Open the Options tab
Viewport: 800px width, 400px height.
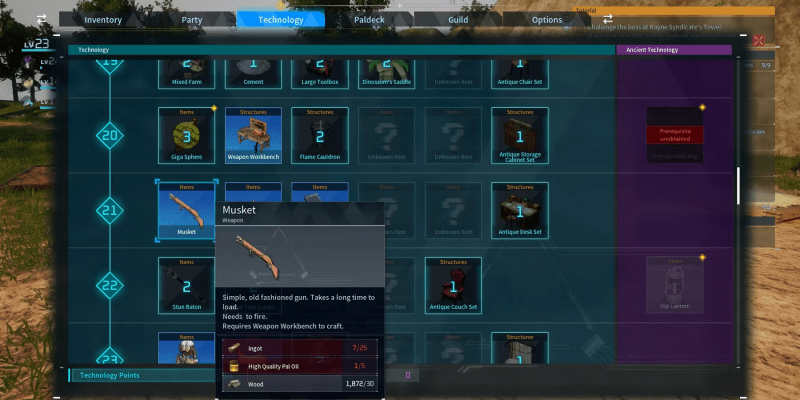tap(546, 19)
